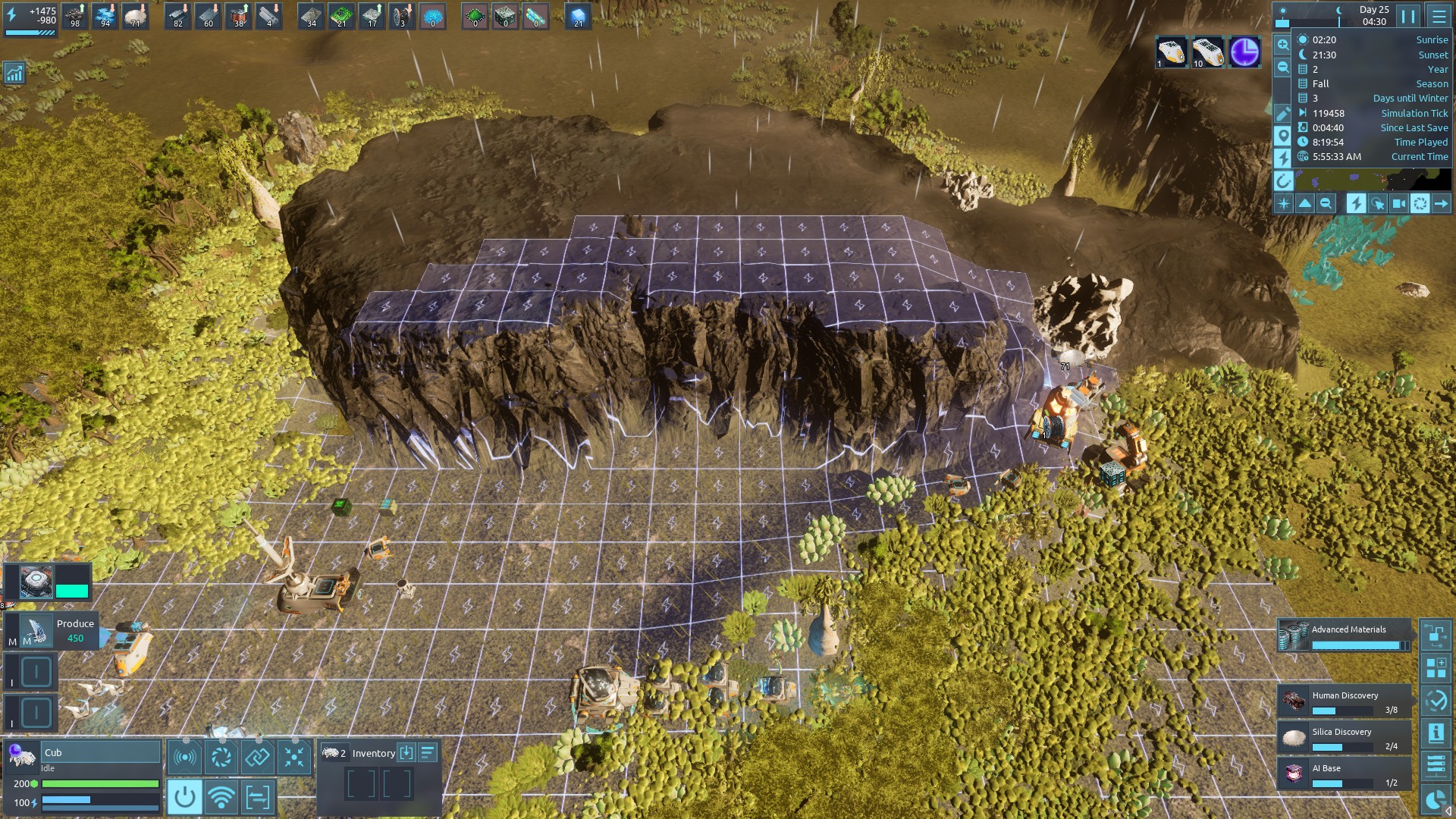Zoom in with the magnifier plus button
The image size is (1456, 819).
[1282, 45]
